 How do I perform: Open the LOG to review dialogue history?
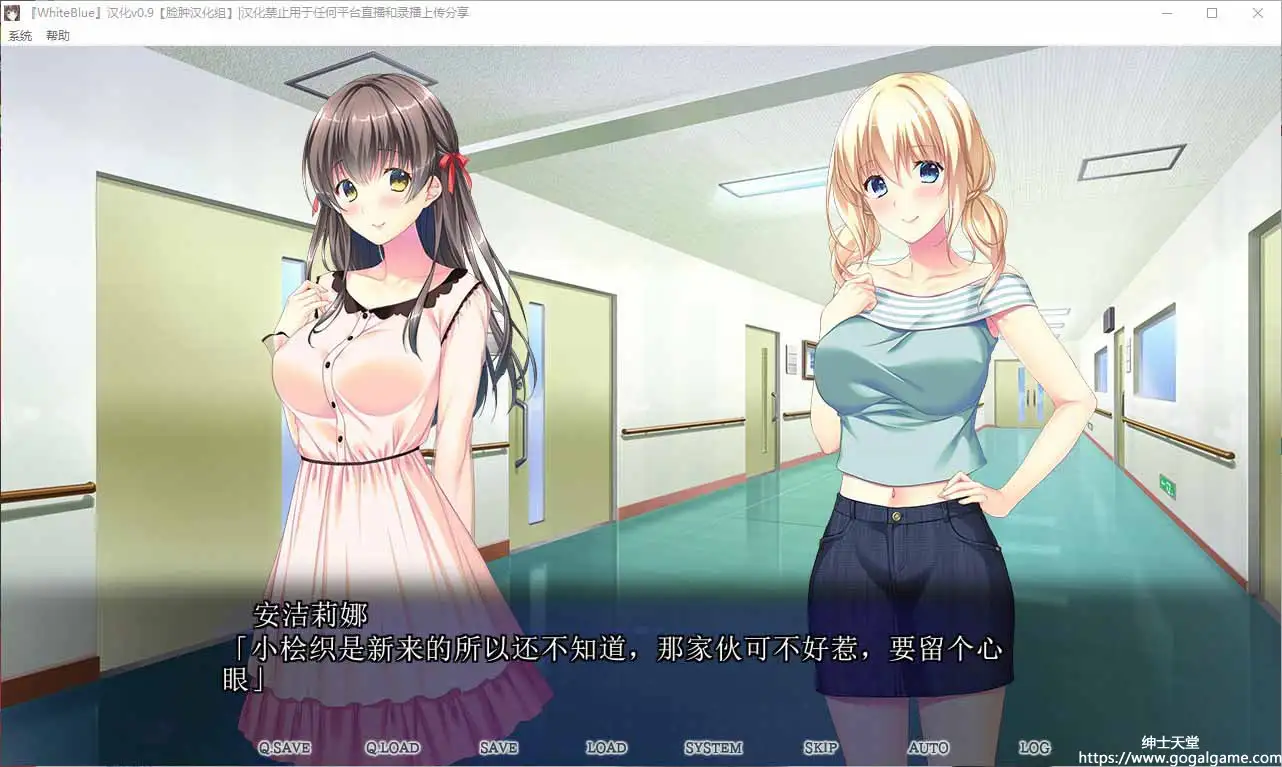tap(1033, 747)
